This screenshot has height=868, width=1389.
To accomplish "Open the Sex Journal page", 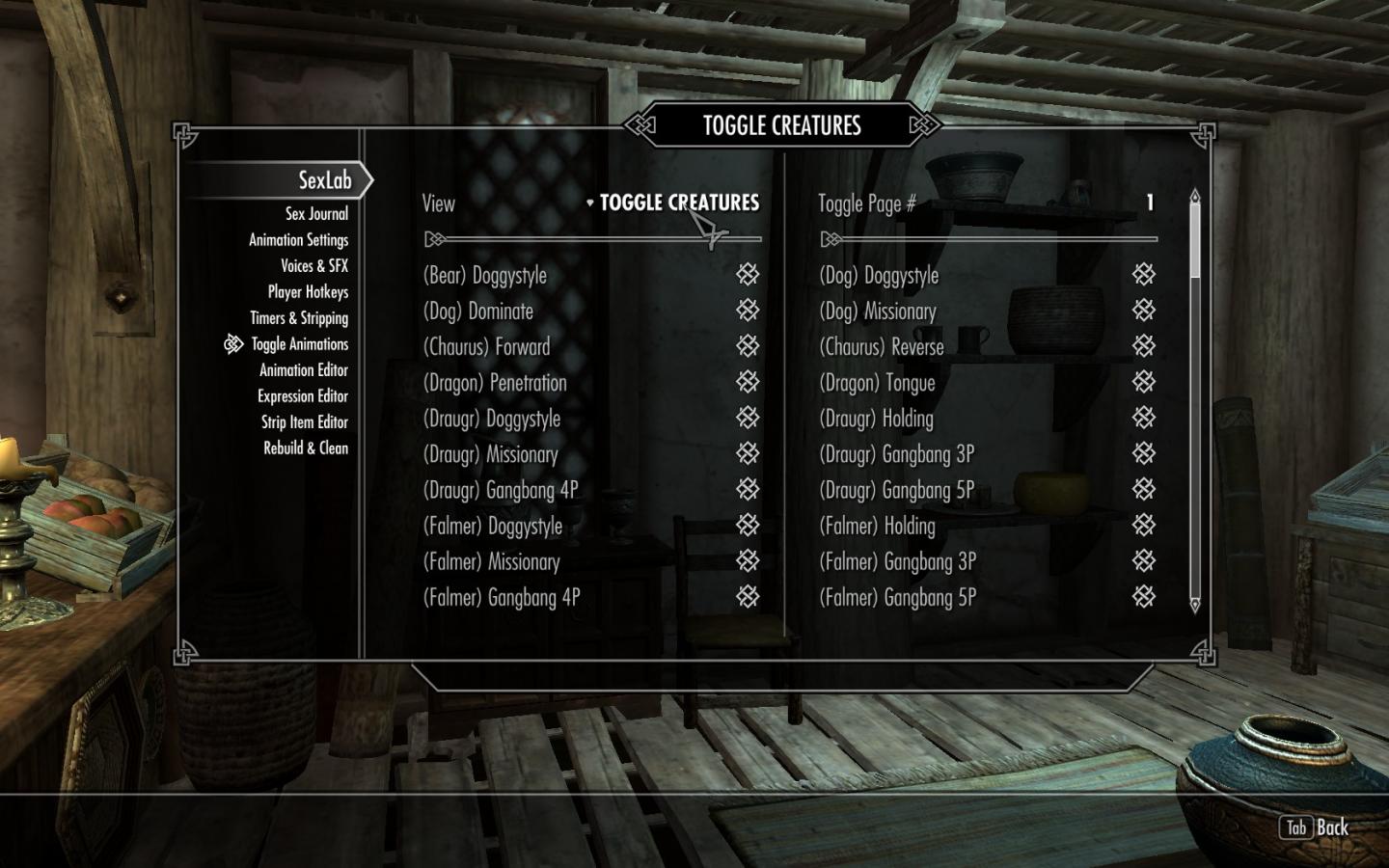I will (315, 214).
